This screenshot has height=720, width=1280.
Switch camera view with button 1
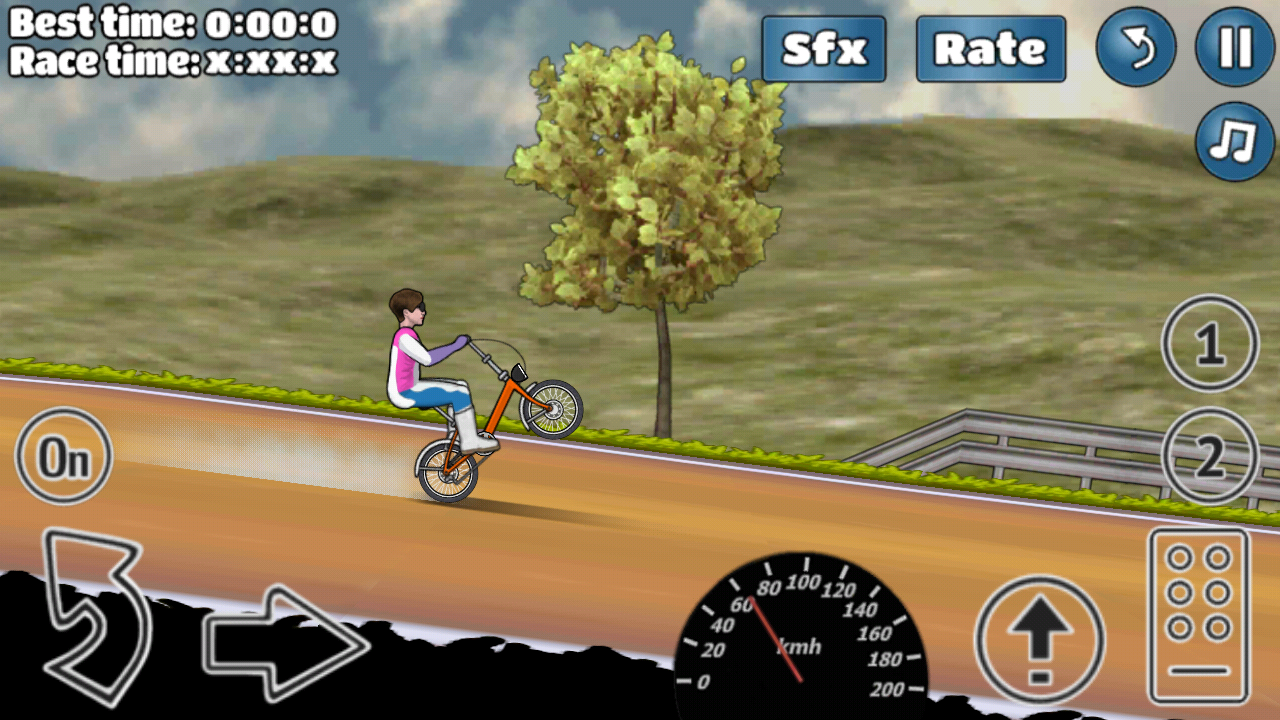(1210, 345)
